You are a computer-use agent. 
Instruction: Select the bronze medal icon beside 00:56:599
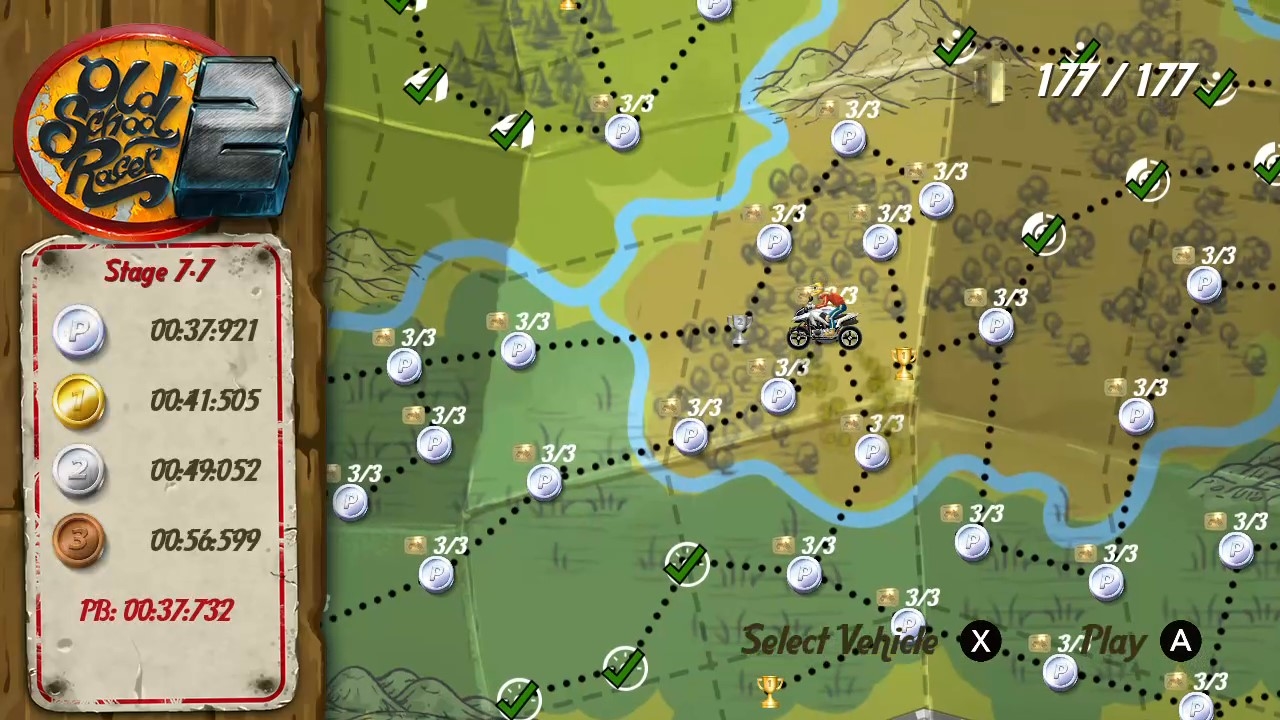(79, 541)
